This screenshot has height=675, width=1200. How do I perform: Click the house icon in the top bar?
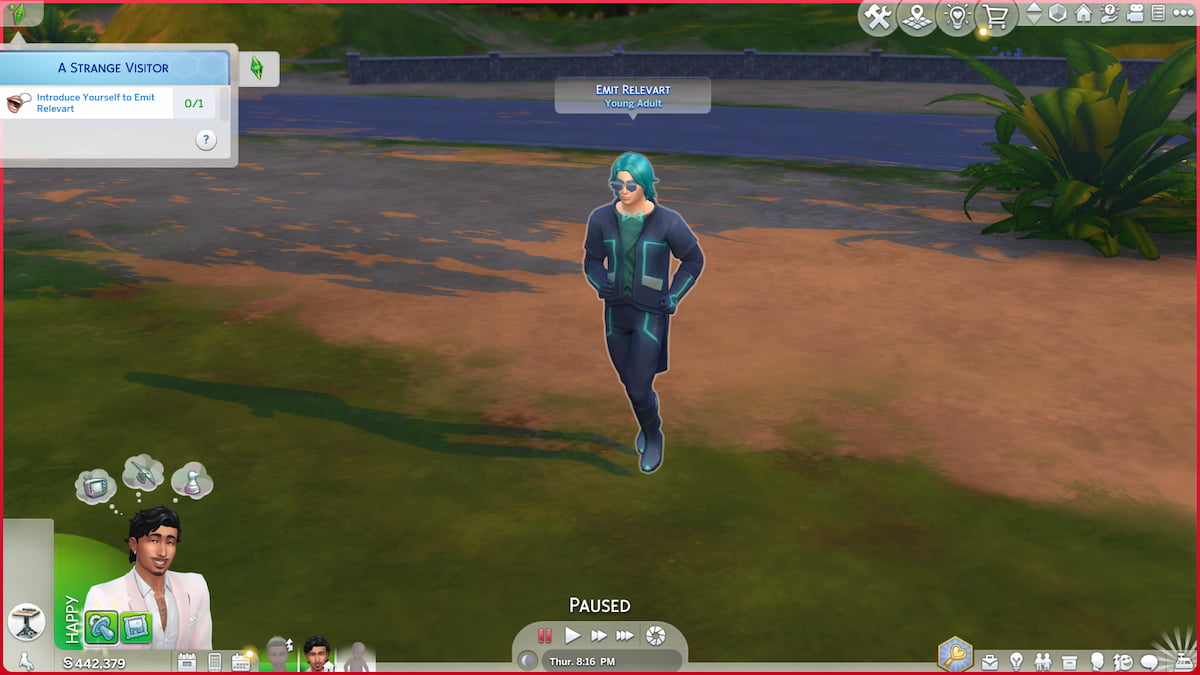pyautogui.click(x=1084, y=14)
